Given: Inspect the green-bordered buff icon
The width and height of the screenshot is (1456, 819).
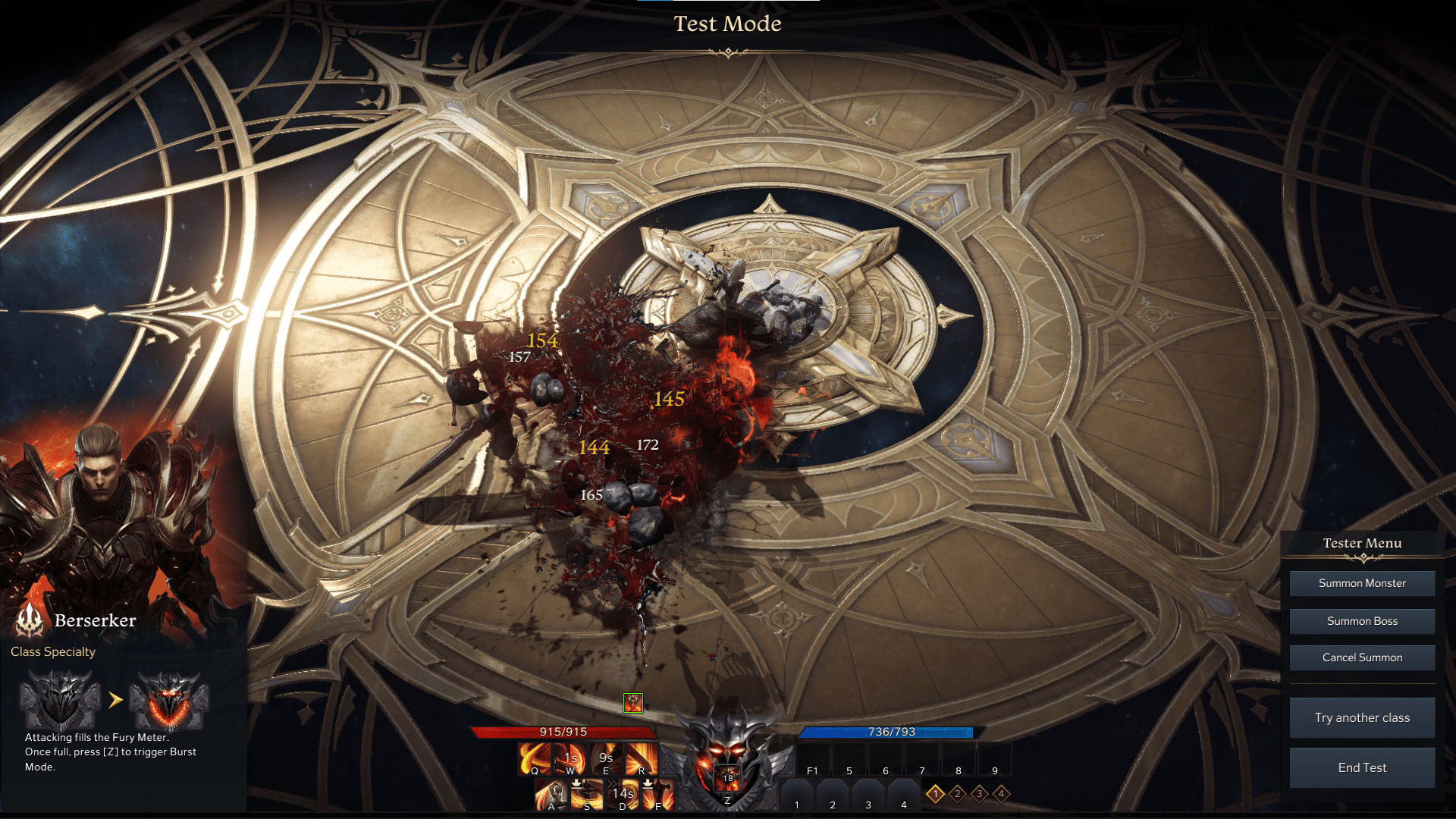Looking at the screenshot, I should pos(633,703).
